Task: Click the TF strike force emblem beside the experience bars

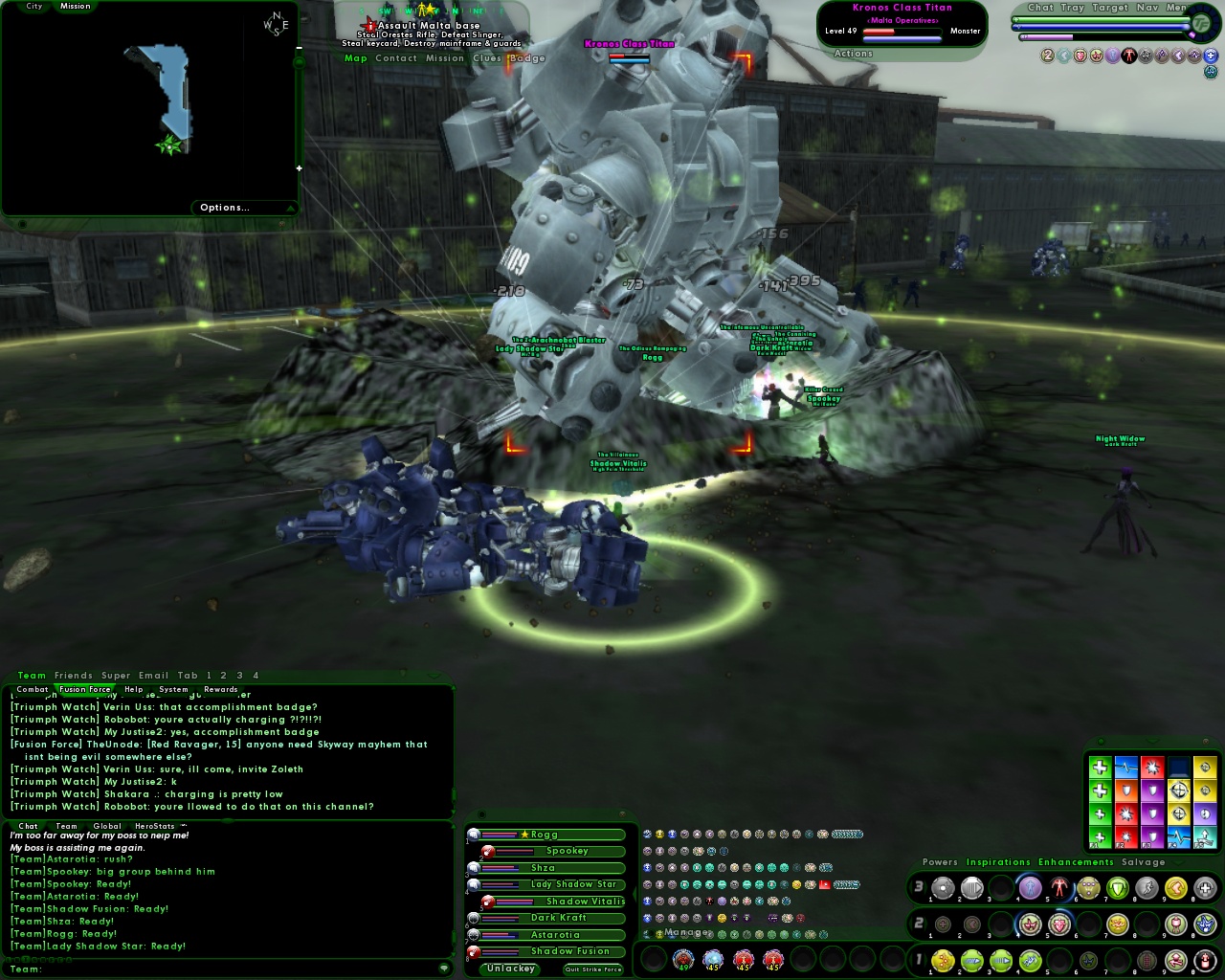Action: point(1202,24)
